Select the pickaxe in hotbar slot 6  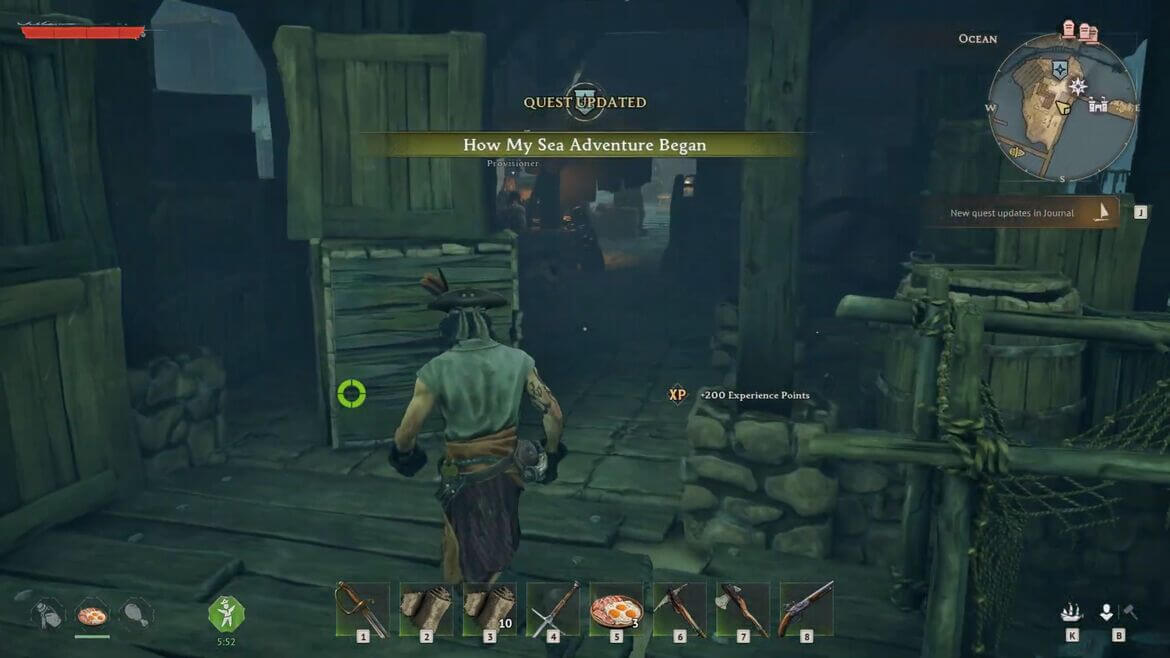(x=679, y=608)
